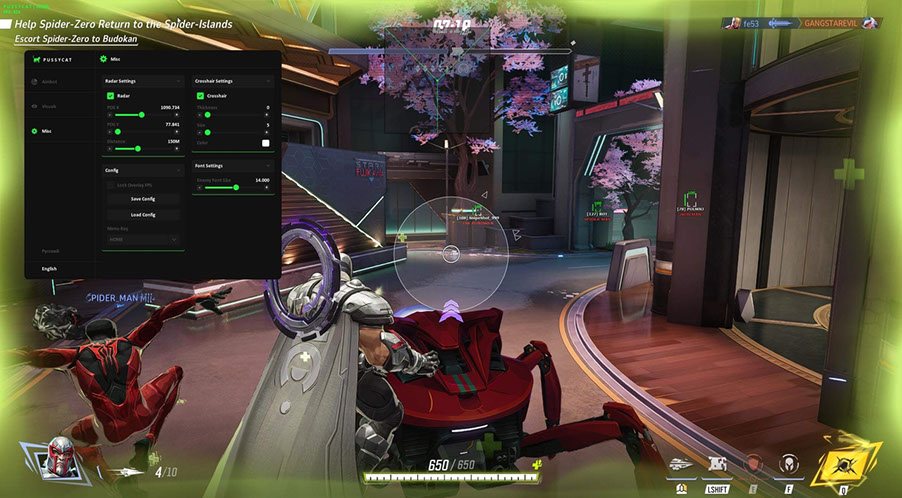902x498 pixels.
Task: Open the Aimbot section in the sidebar
Action: 49,84
